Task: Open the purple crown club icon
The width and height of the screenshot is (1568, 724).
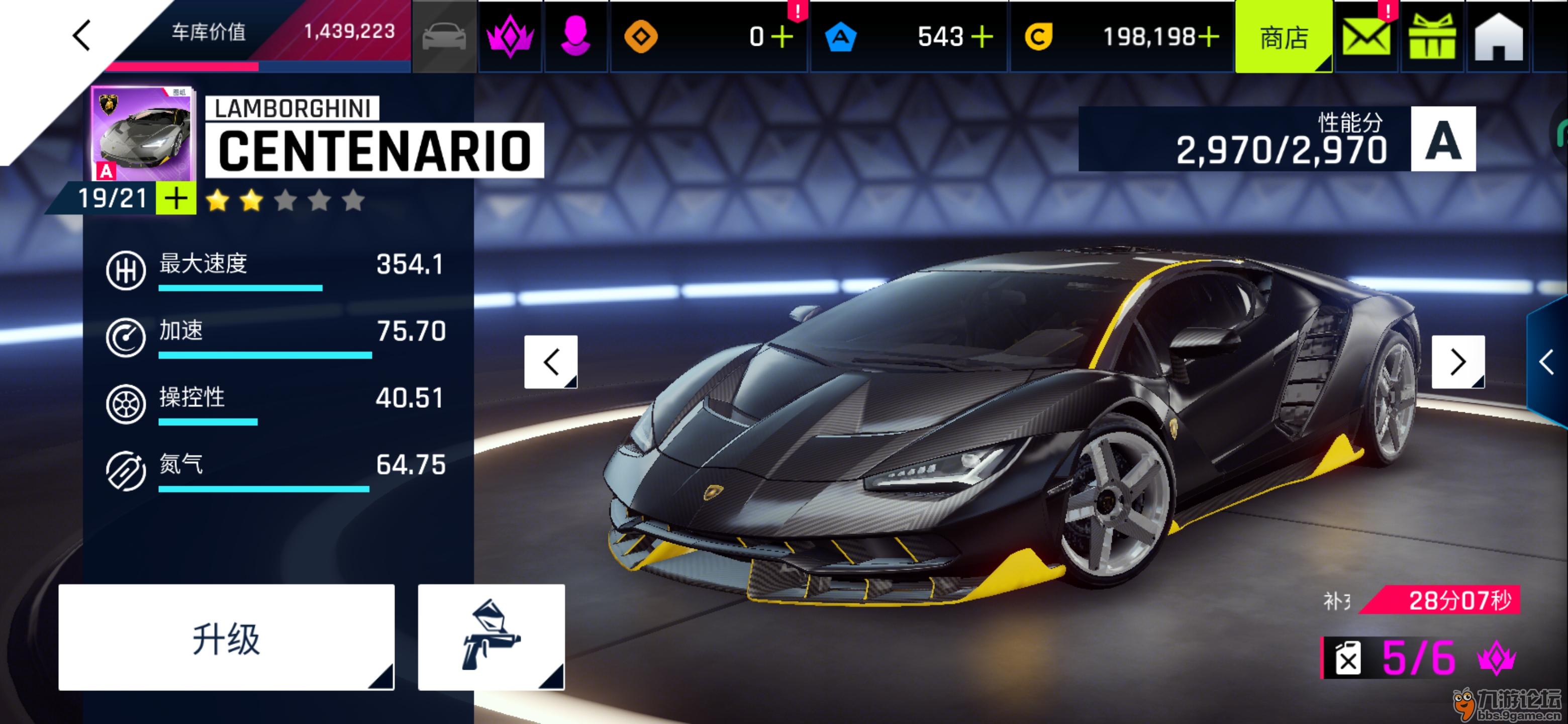Action: tap(510, 37)
